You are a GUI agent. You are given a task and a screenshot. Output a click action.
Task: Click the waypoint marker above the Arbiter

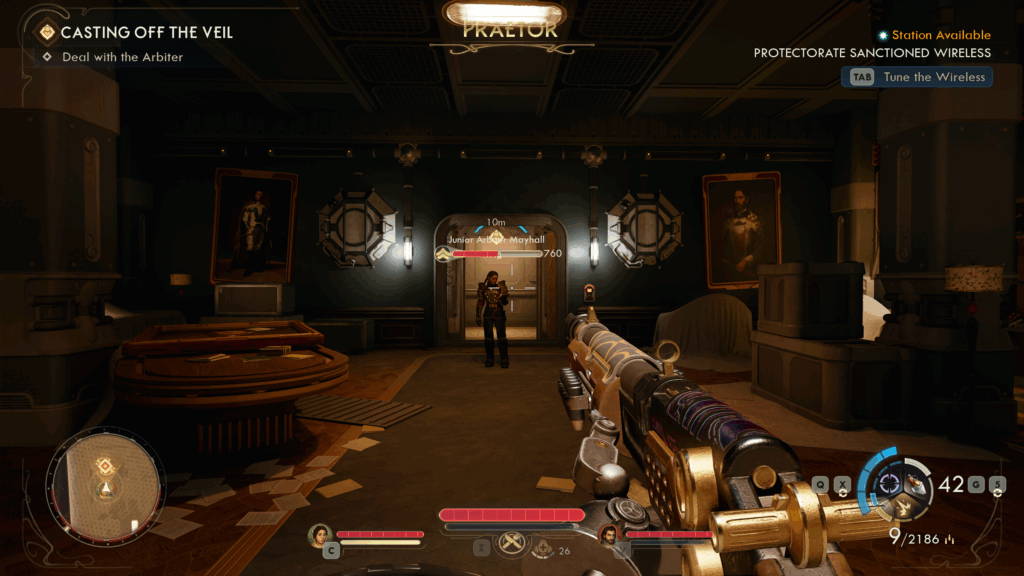coord(496,236)
